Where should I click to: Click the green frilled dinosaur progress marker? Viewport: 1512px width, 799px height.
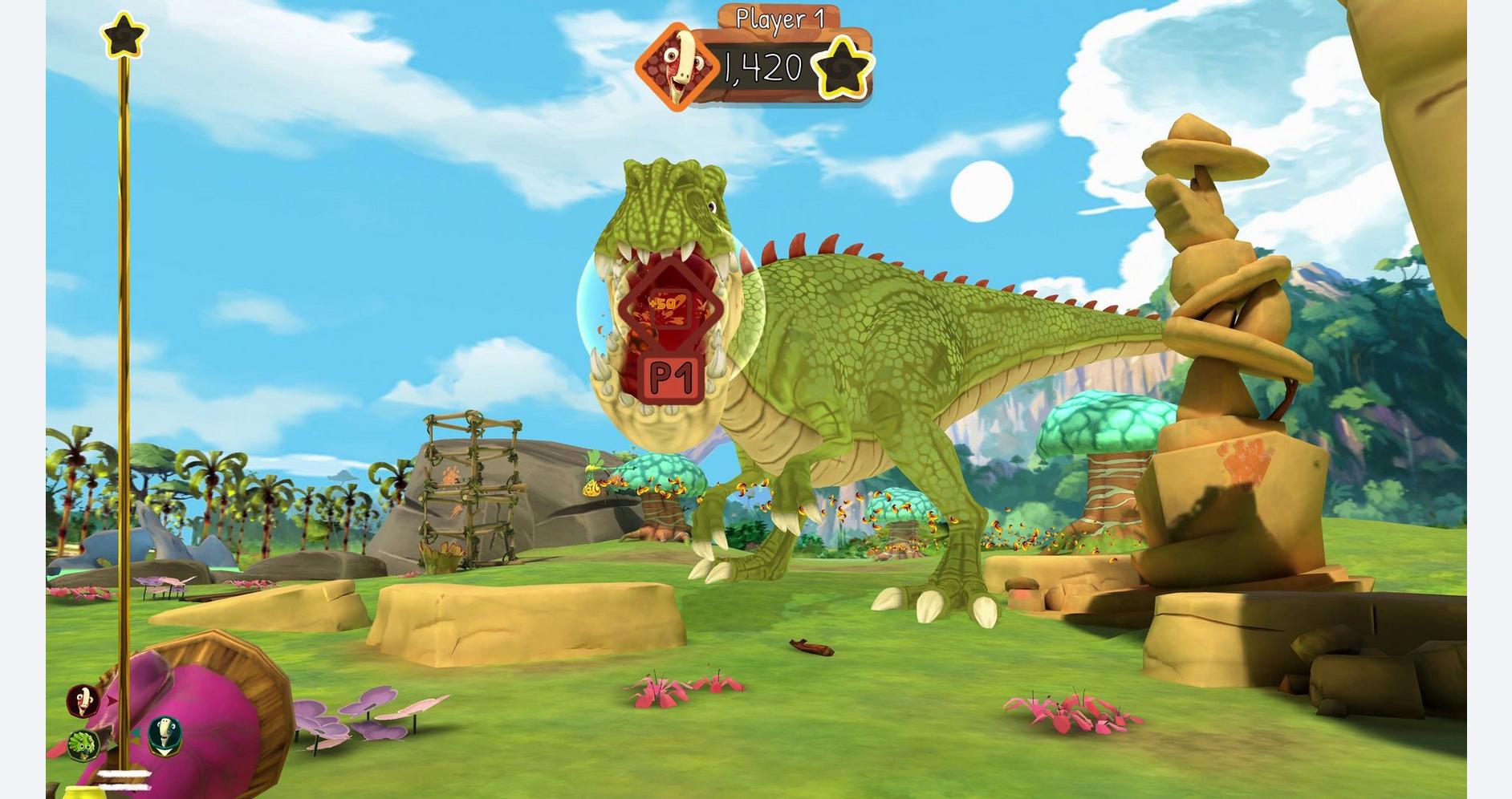click(82, 744)
